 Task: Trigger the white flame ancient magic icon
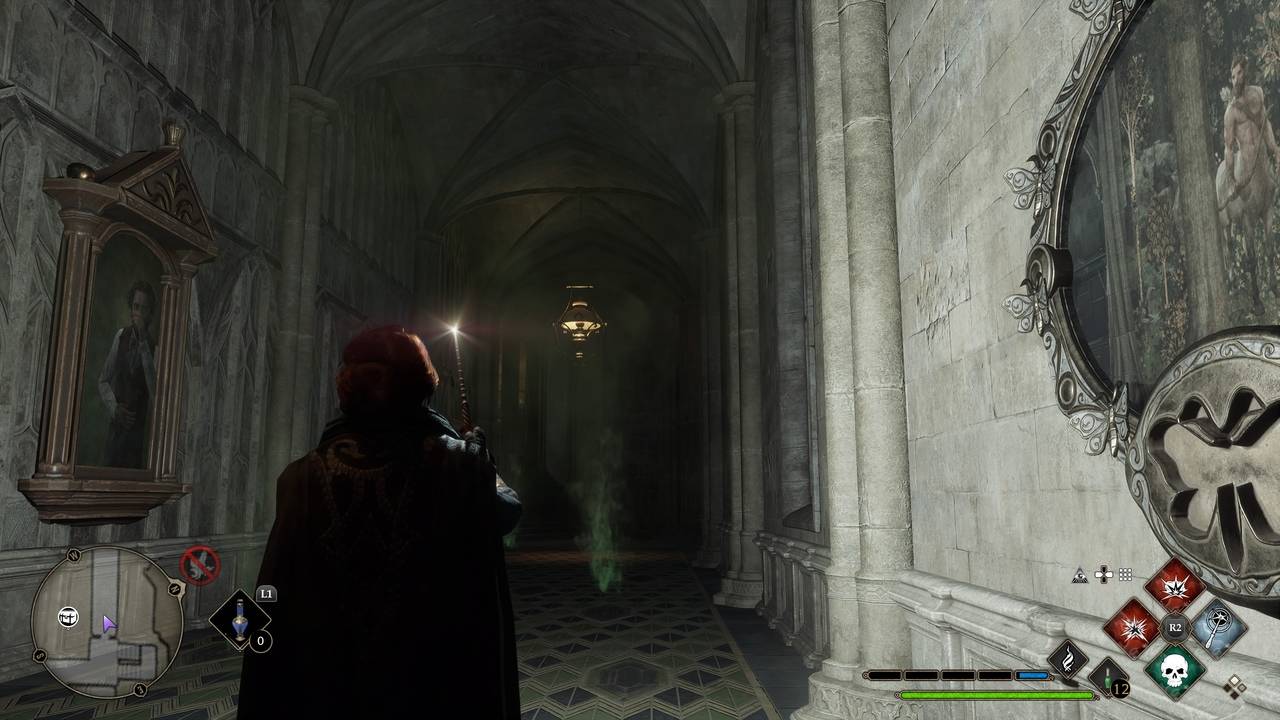1067,657
